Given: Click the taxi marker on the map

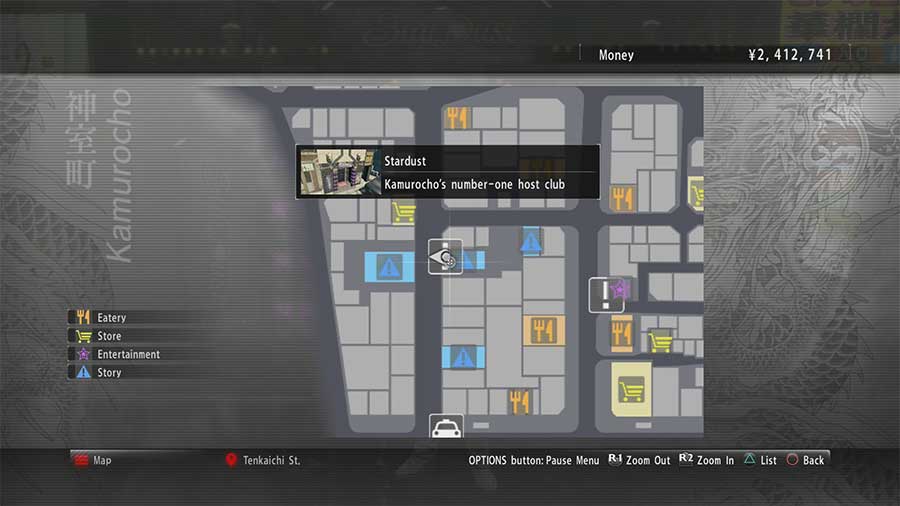Looking at the screenshot, I should pos(446,428).
